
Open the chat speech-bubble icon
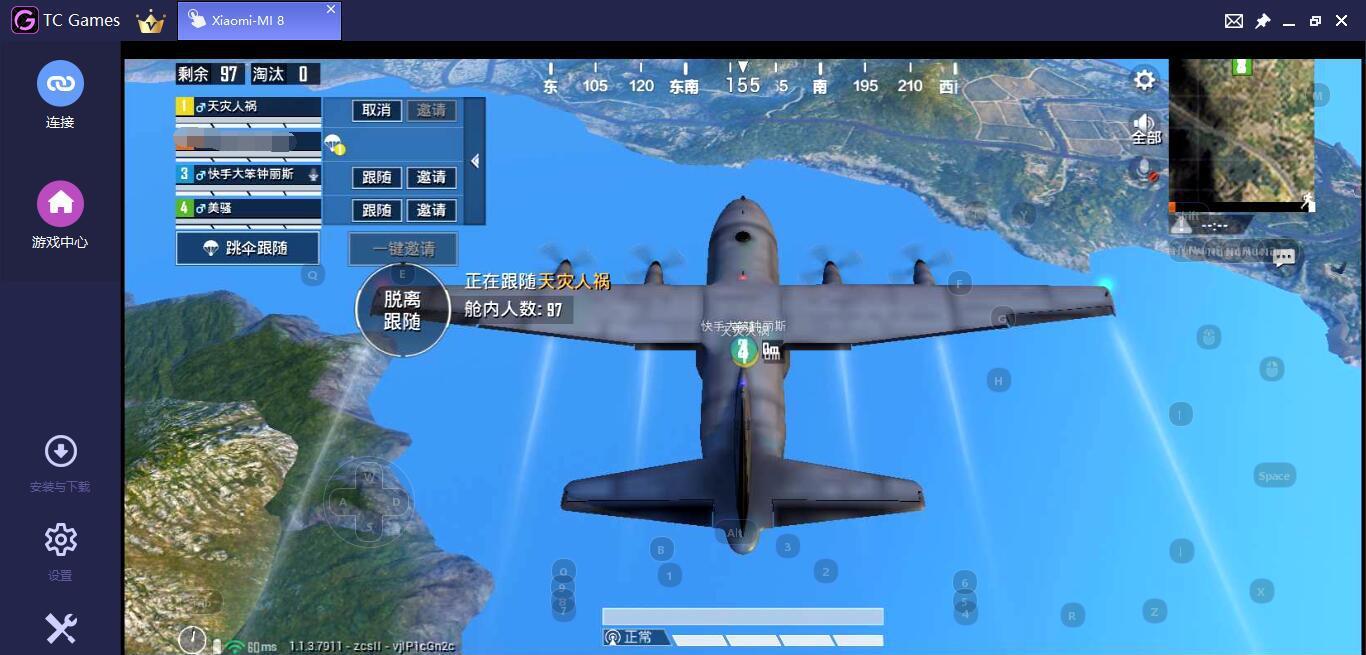(x=1284, y=257)
